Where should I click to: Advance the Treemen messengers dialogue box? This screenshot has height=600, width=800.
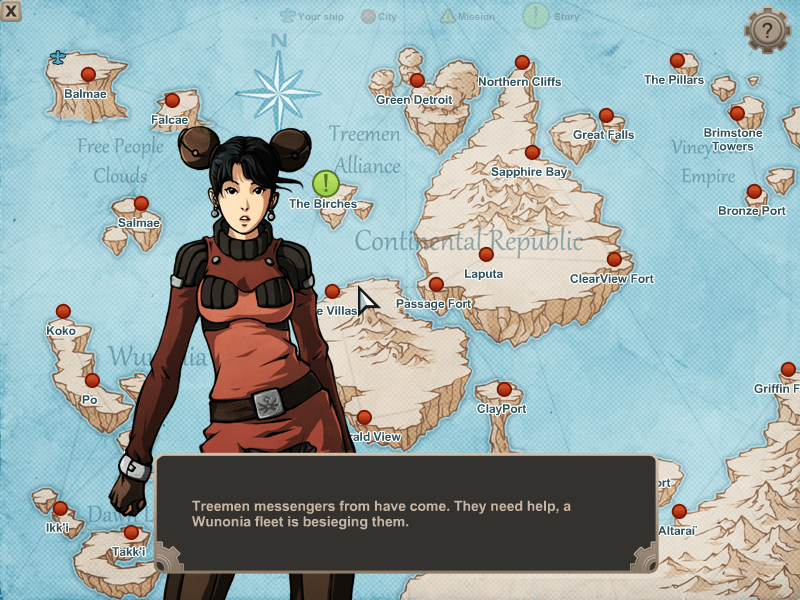coord(405,514)
